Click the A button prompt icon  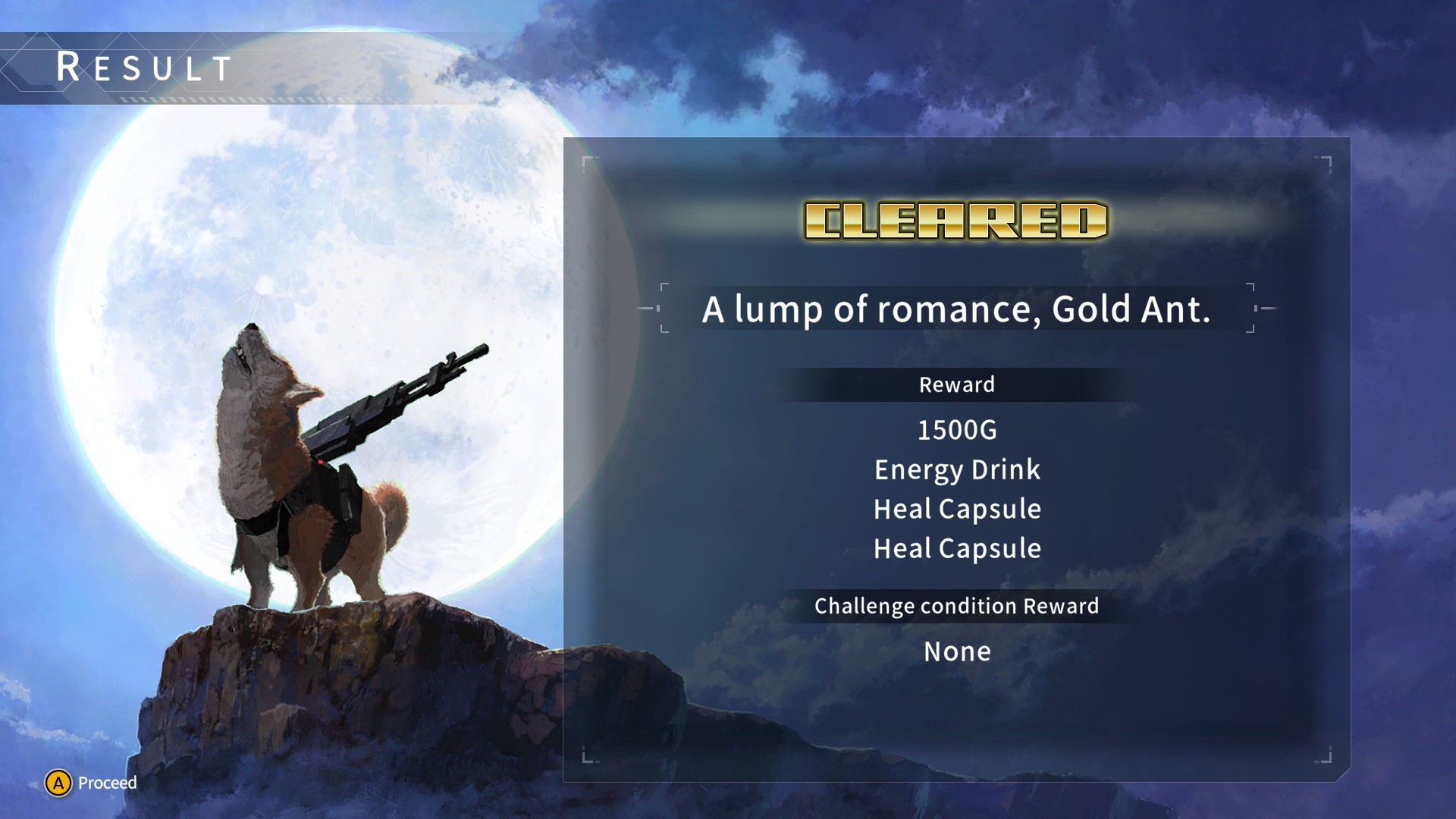point(57,783)
